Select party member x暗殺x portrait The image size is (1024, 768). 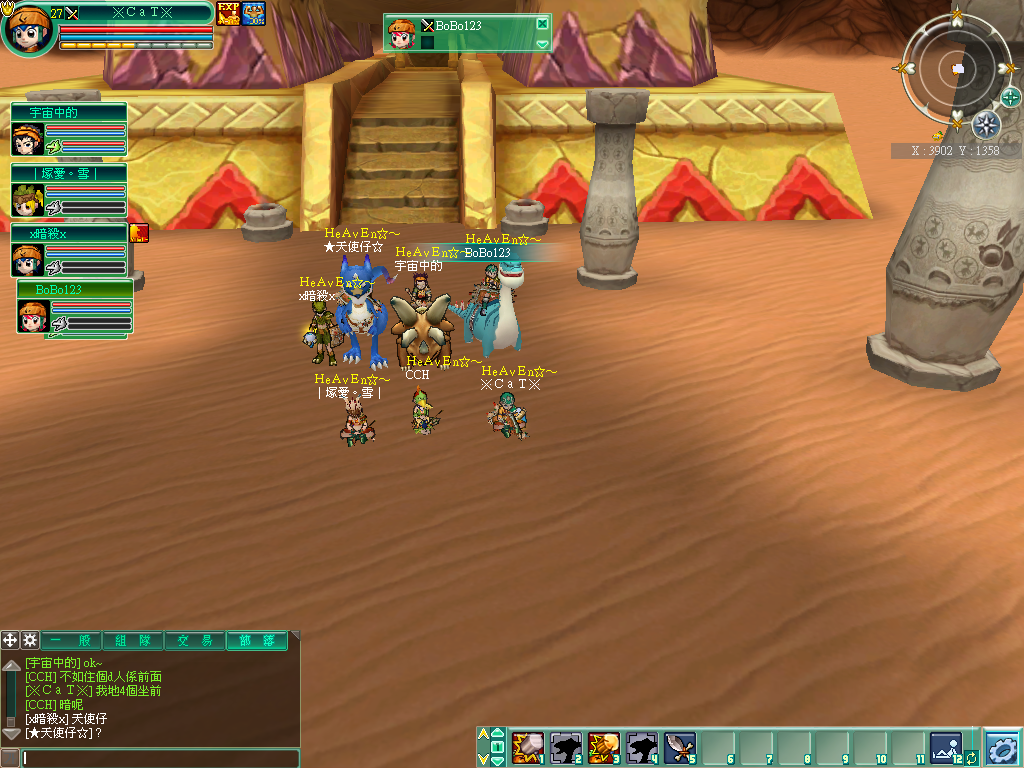pyautogui.click(x=26, y=260)
